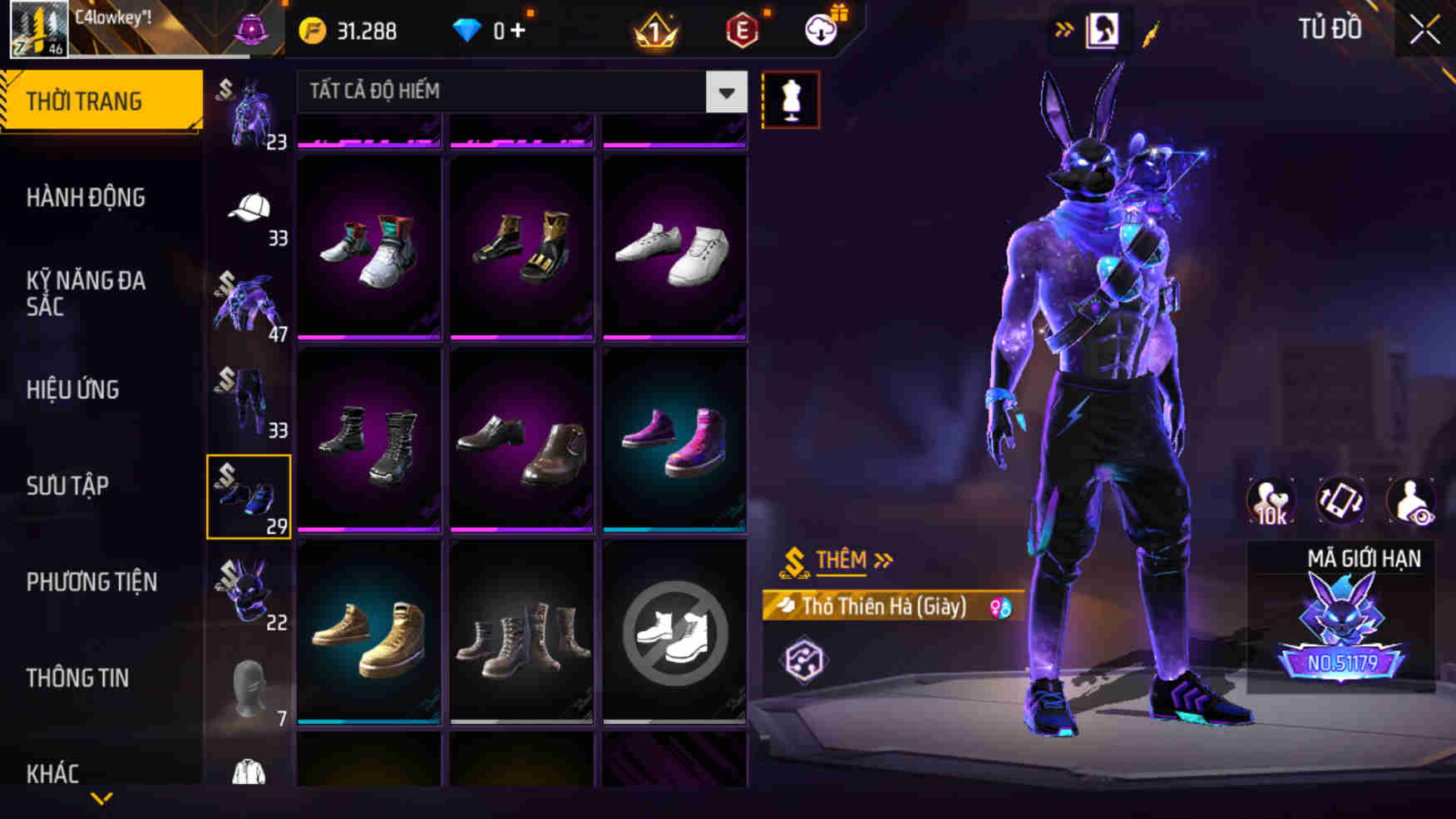The height and width of the screenshot is (819, 1456).
Task: Open the shirt category at the sidebar bottom
Action: point(249,773)
